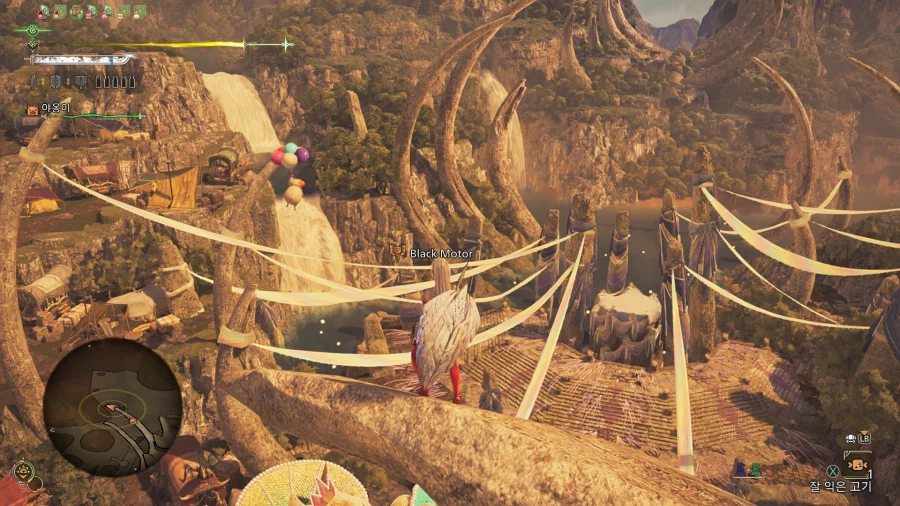Click the player arrow marker on the minimap
The width and height of the screenshot is (900, 506).
click(112, 406)
